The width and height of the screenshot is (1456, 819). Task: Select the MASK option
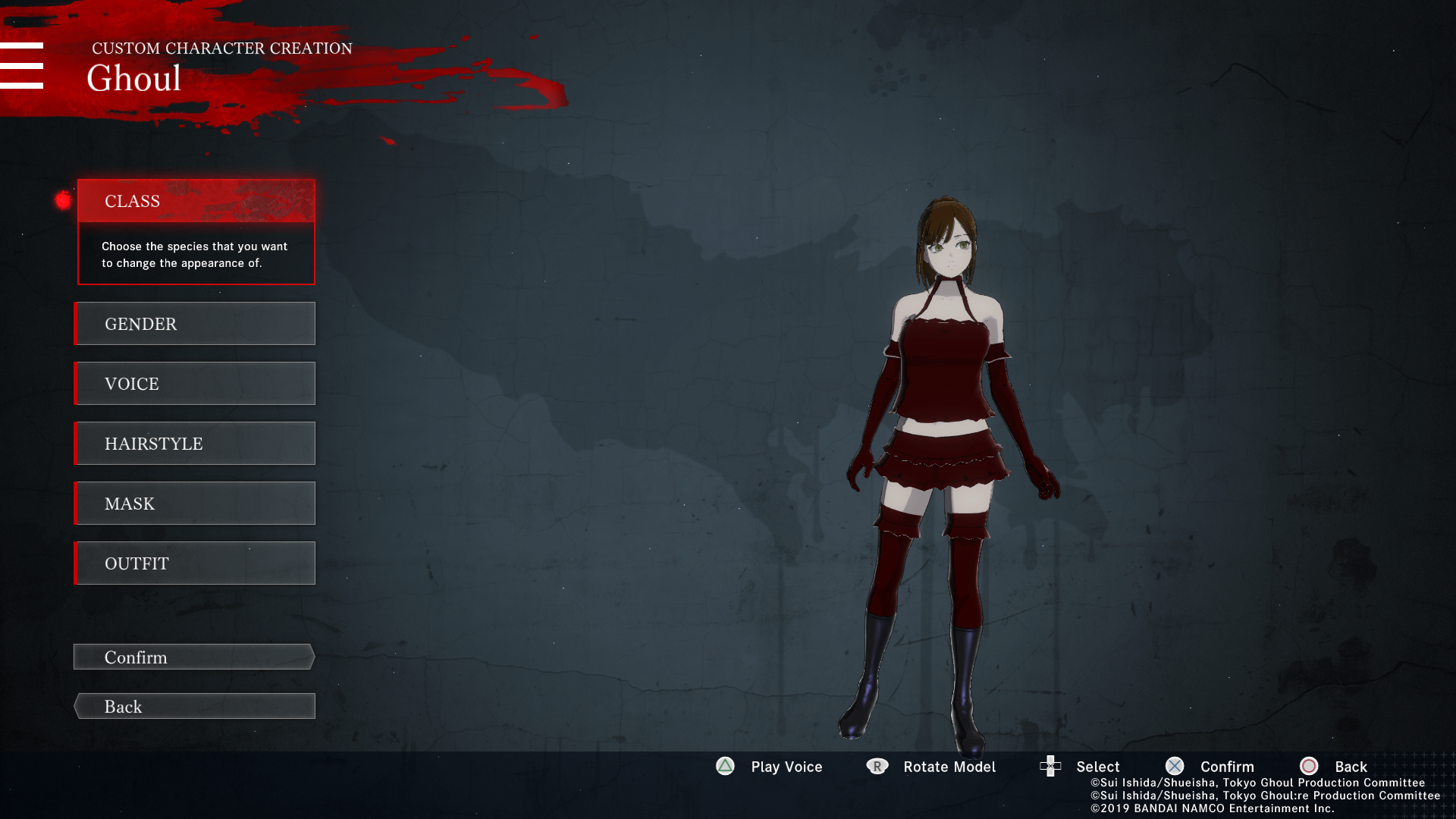pos(195,504)
